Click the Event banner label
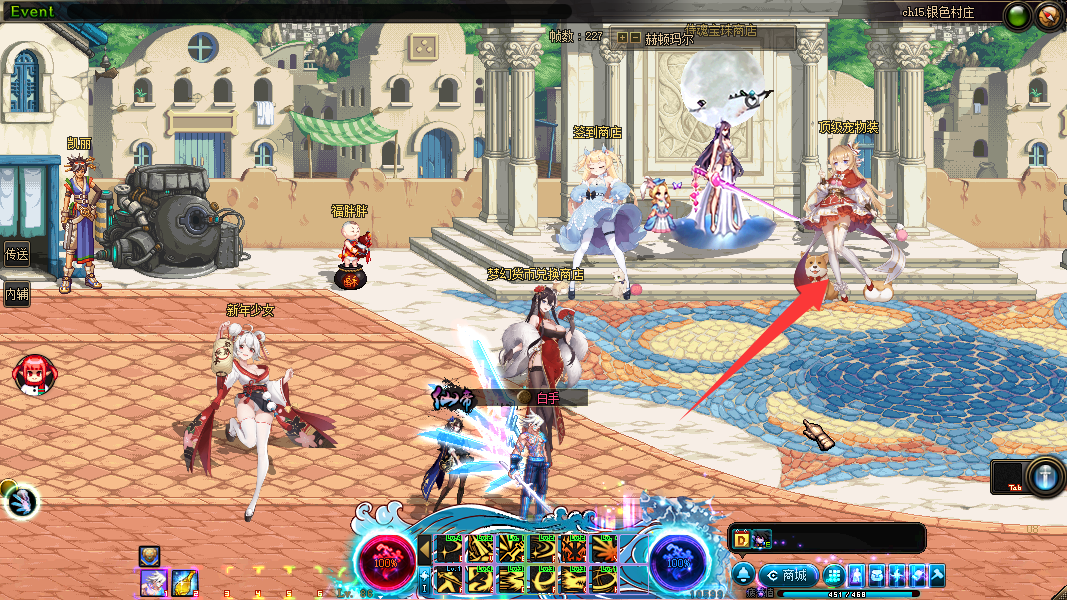The height and width of the screenshot is (600, 1067). pyautogui.click(x=32, y=12)
